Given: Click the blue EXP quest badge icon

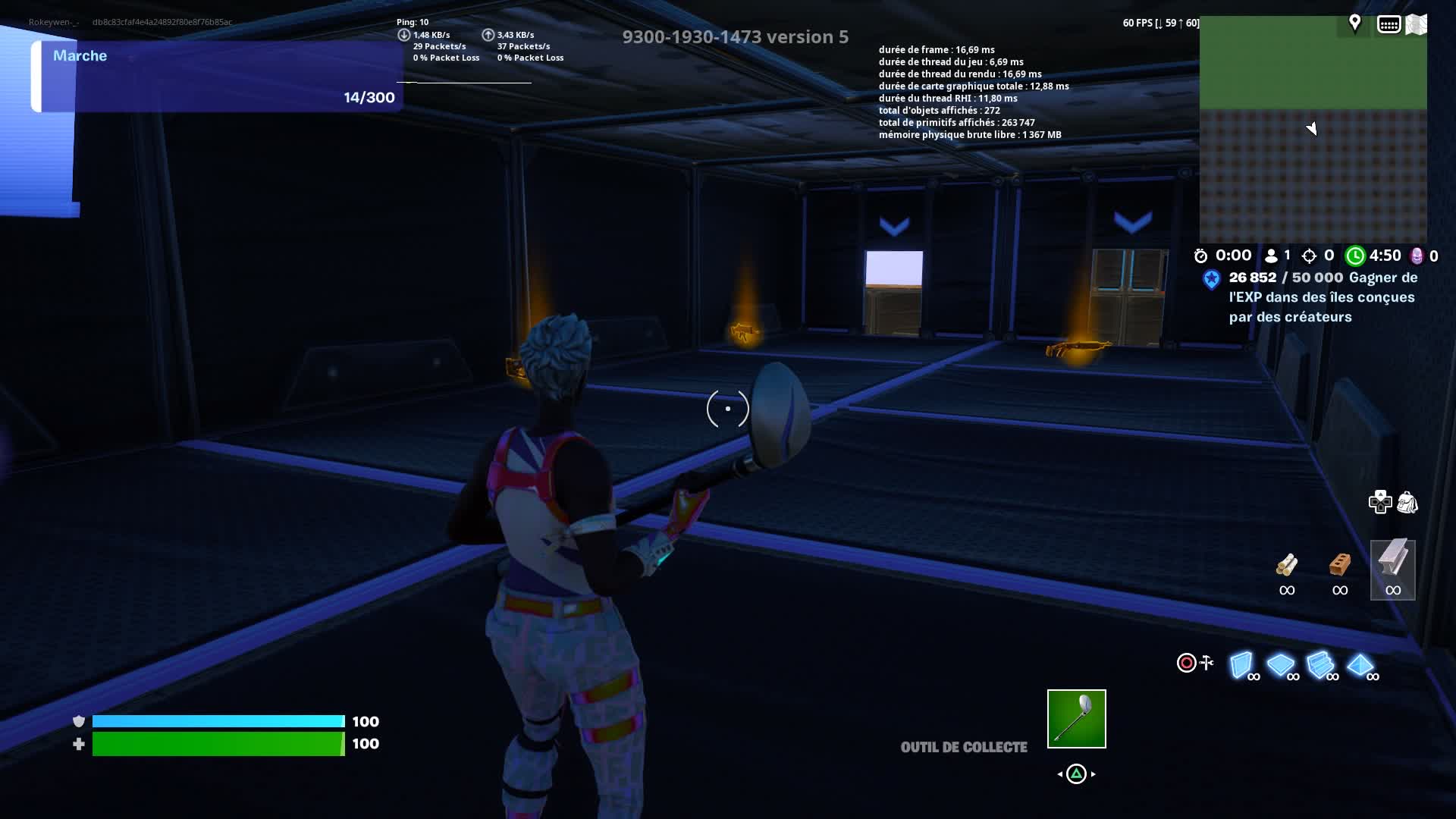Looking at the screenshot, I should 1213,278.
